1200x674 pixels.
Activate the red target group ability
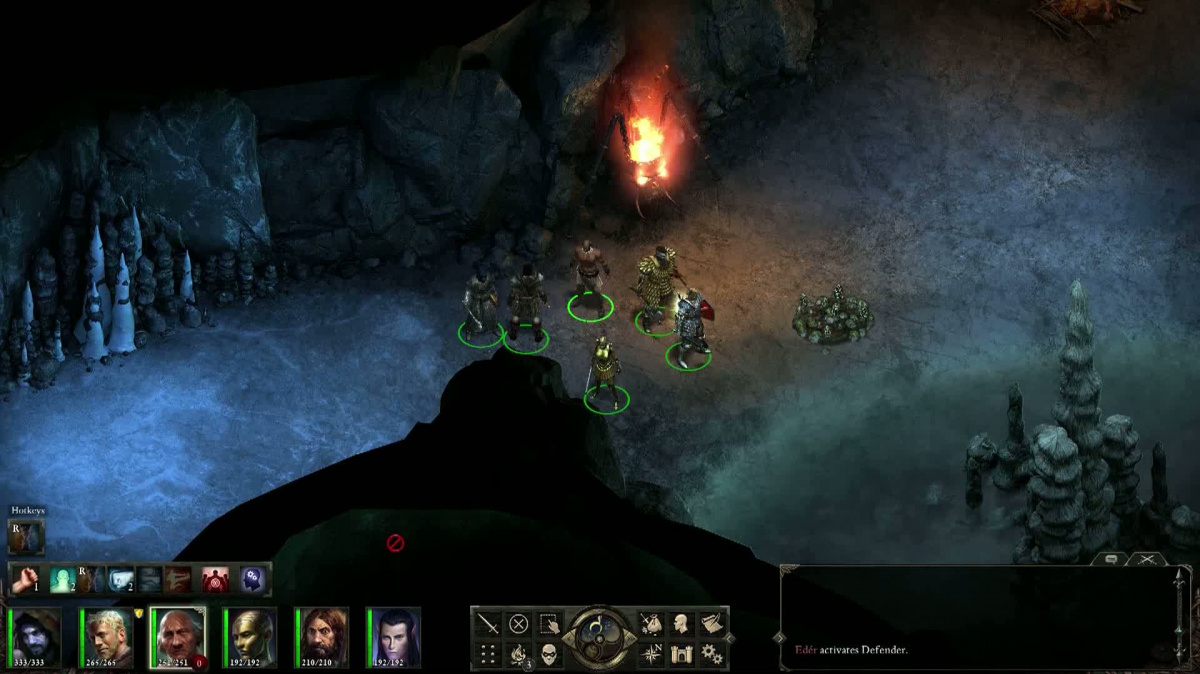pyautogui.click(x=215, y=579)
